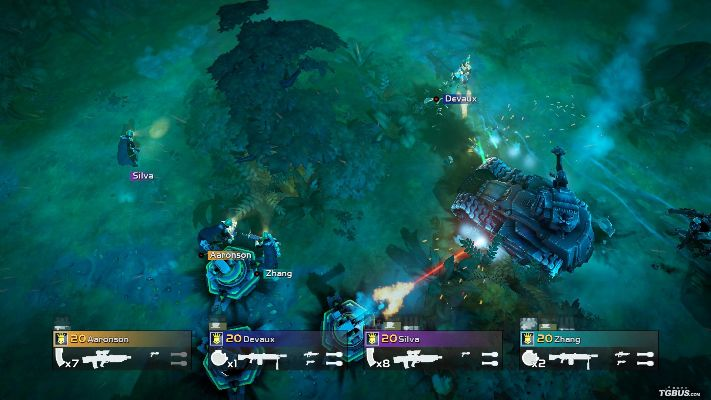Select Silva's player panel

click(434, 339)
